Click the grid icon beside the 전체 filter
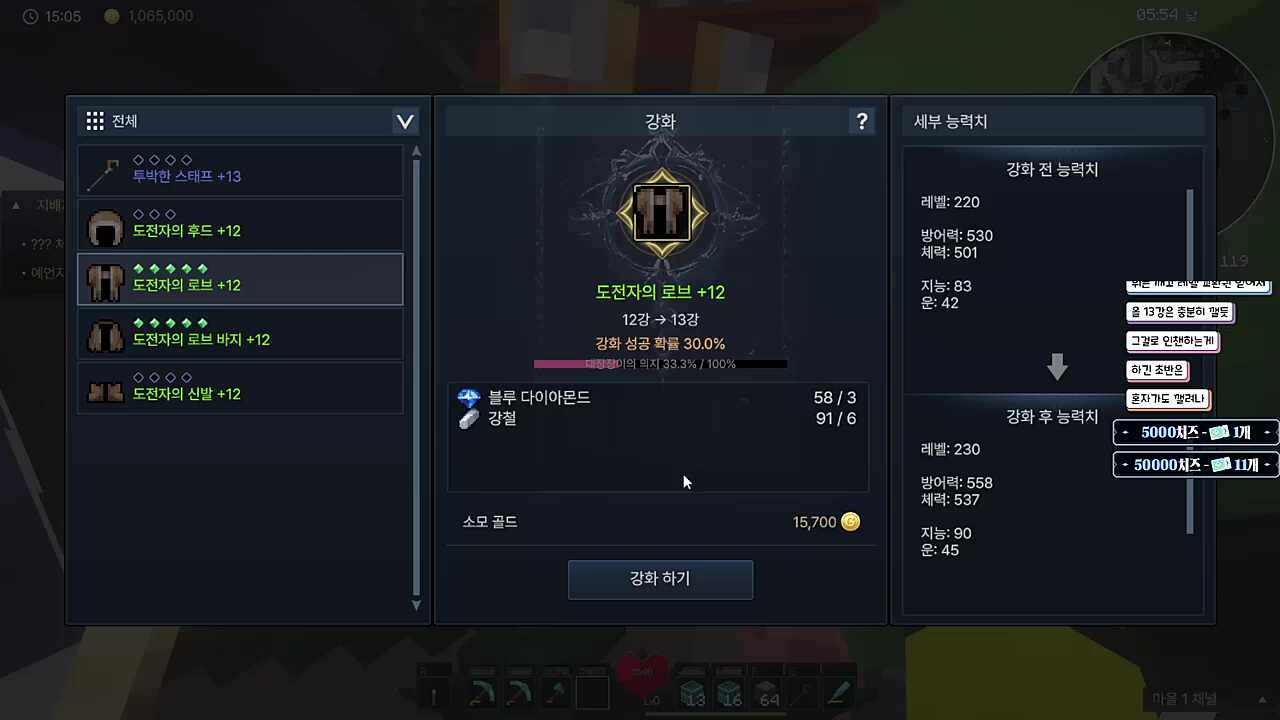The image size is (1280, 720). pos(95,120)
